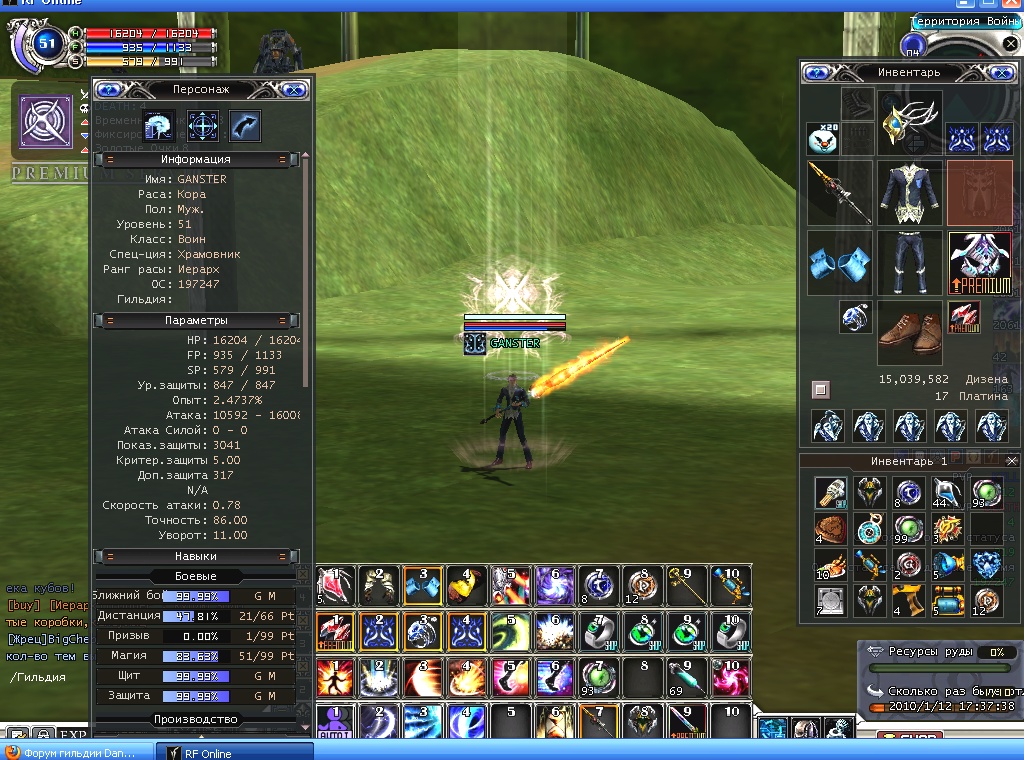Close the Инвентарь 1 bag window
The image size is (1024, 760).
point(1012,461)
